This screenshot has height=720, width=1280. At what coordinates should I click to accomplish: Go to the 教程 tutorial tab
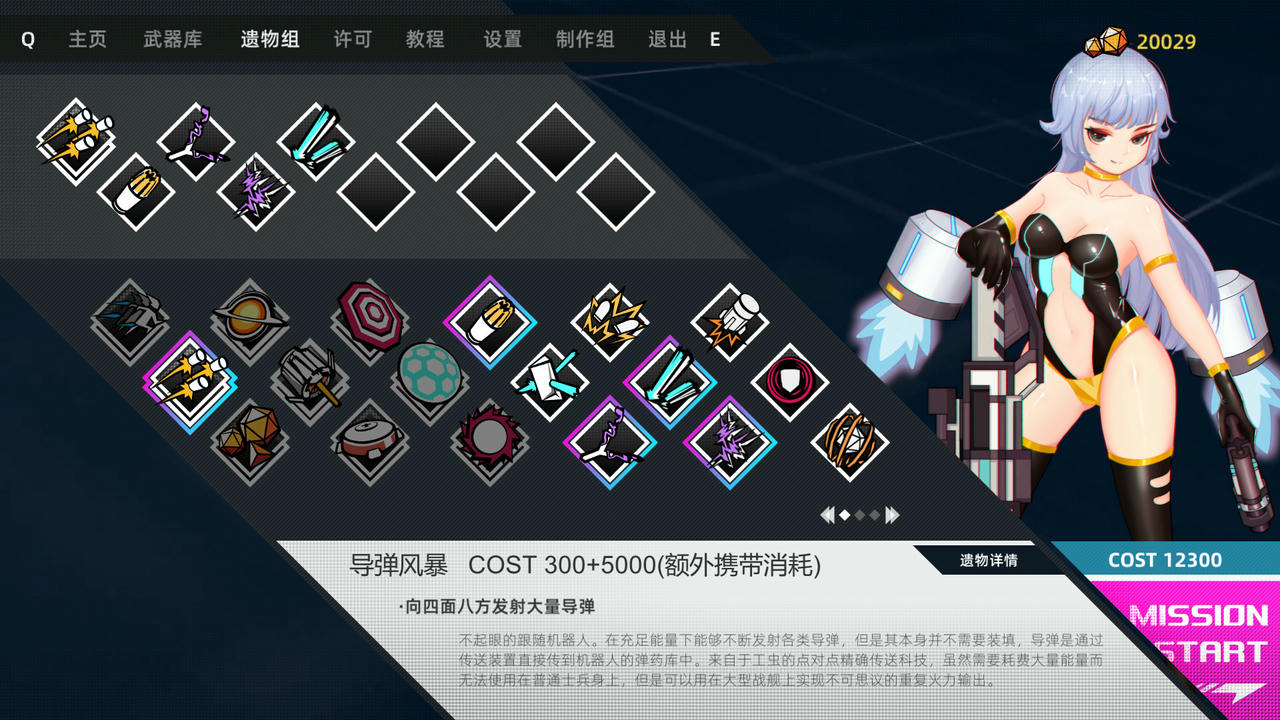424,40
